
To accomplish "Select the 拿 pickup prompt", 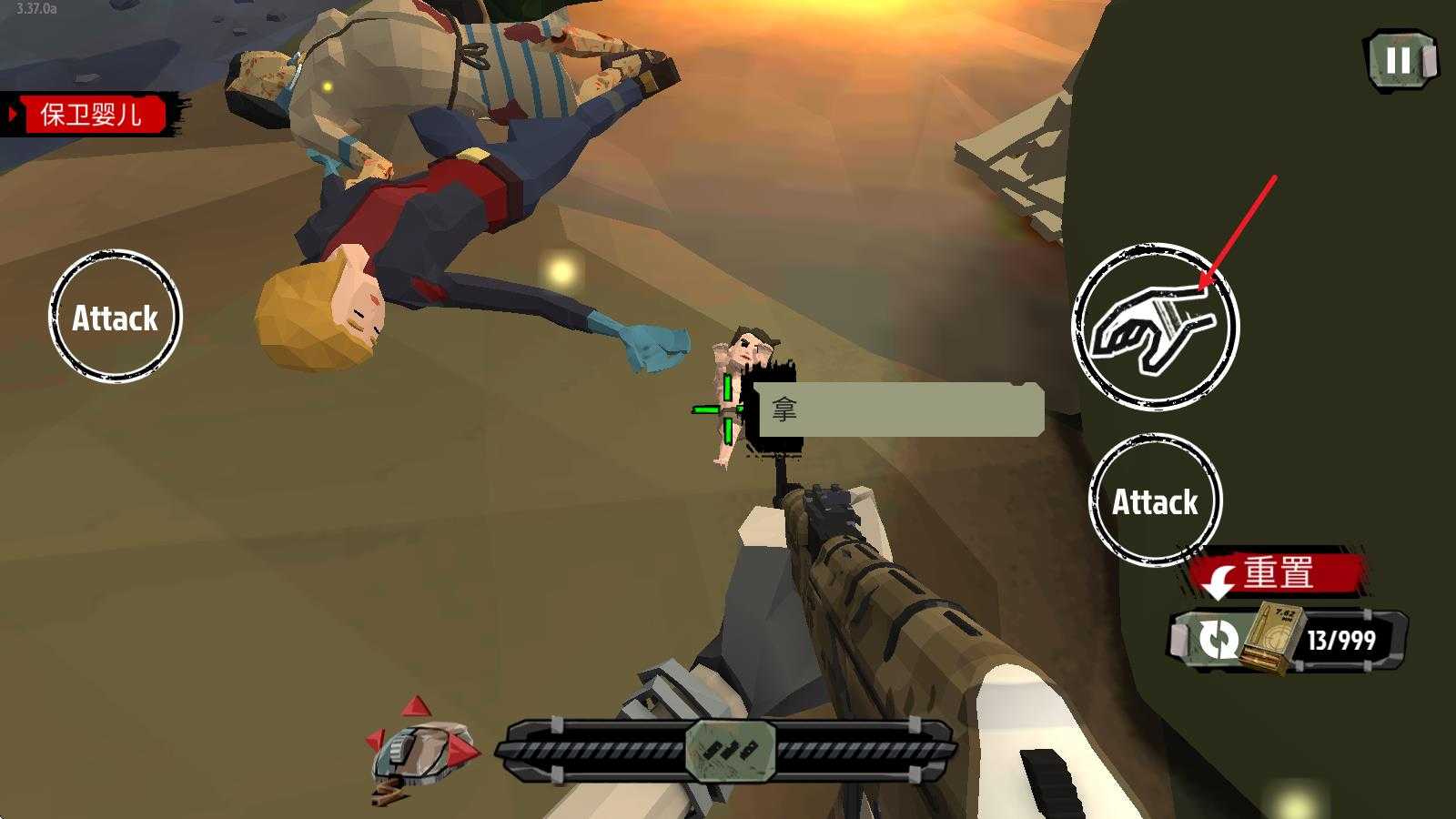I will [x=899, y=409].
